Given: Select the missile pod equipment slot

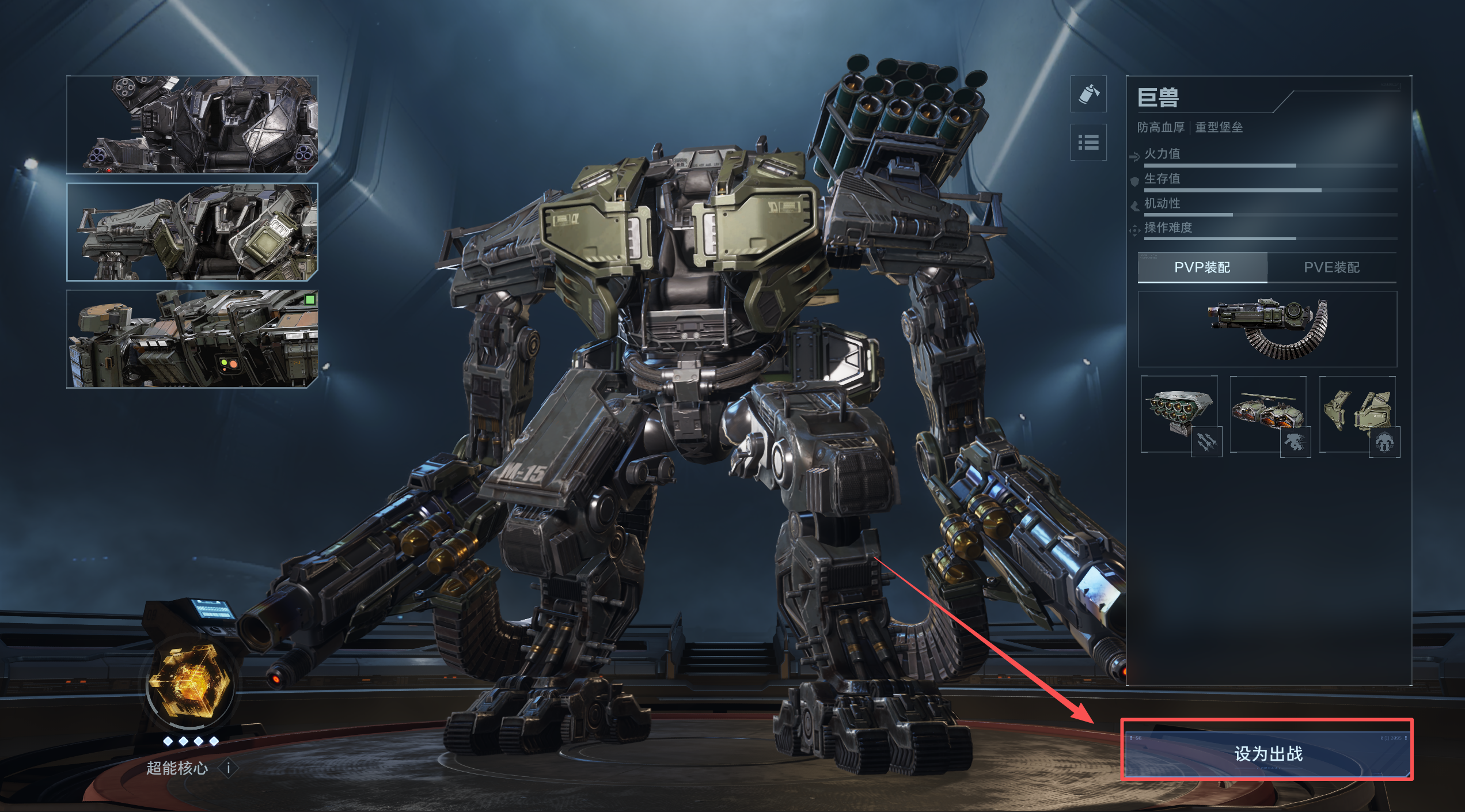Looking at the screenshot, I should pyautogui.click(x=1179, y=415).
